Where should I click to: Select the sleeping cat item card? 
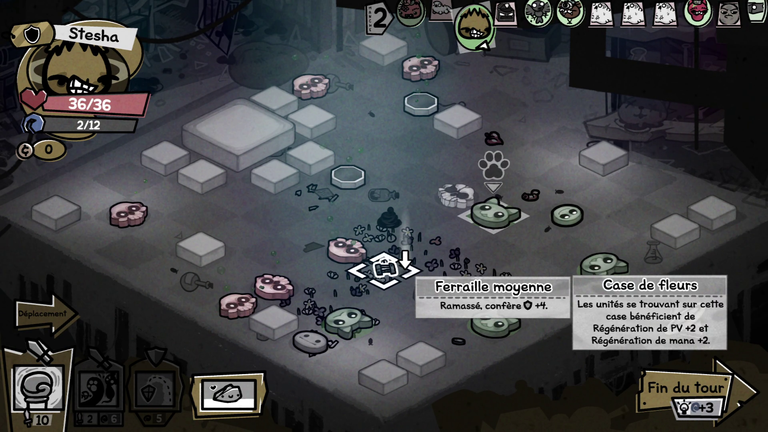228,394
